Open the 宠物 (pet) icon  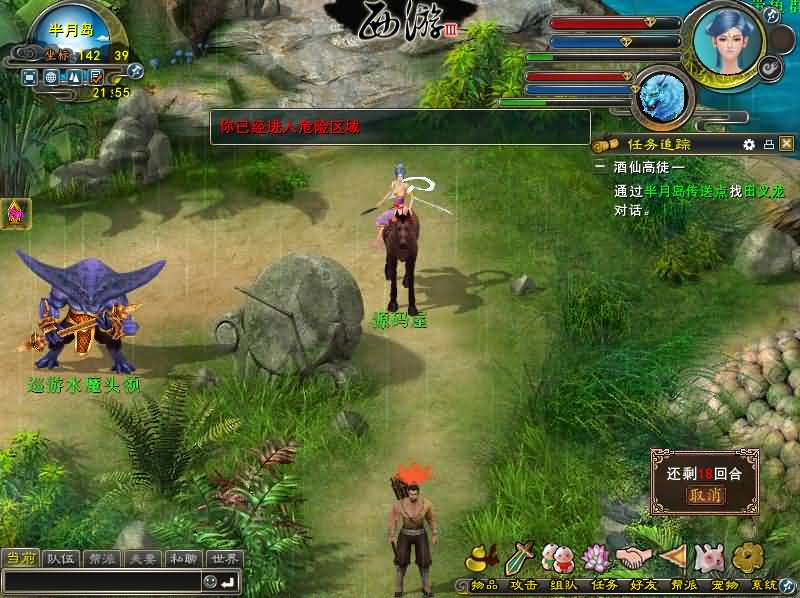(708, 557)
